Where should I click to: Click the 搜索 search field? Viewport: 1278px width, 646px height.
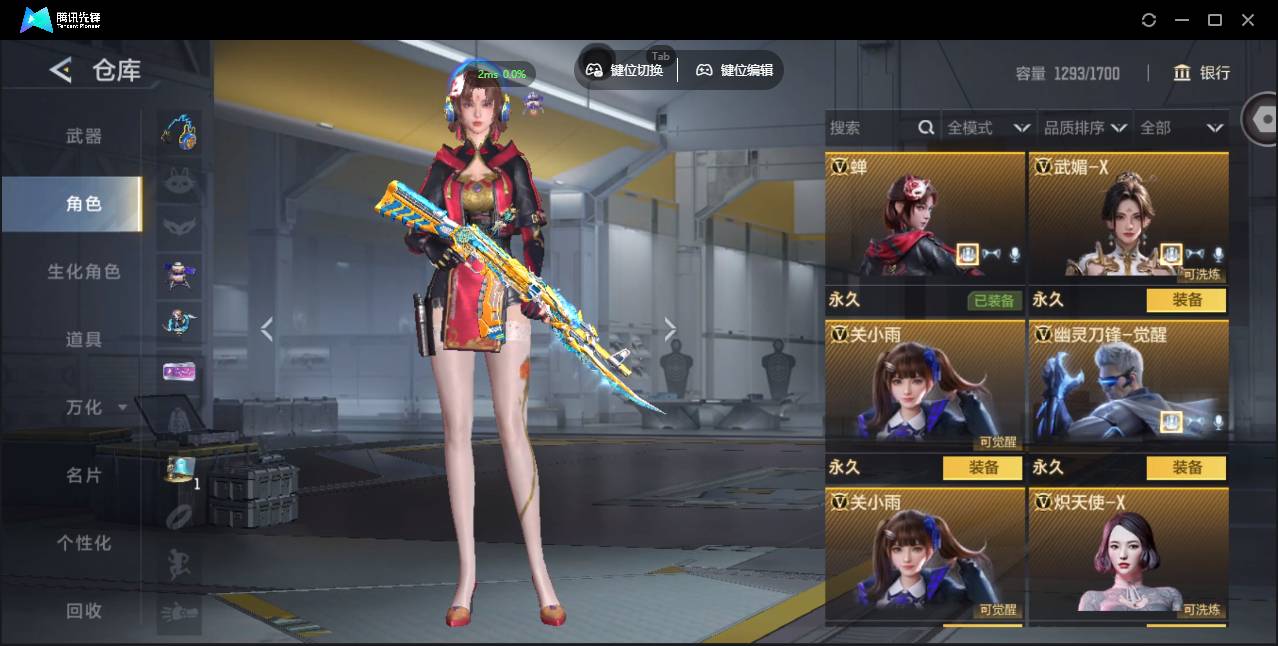tap(870, 128)
